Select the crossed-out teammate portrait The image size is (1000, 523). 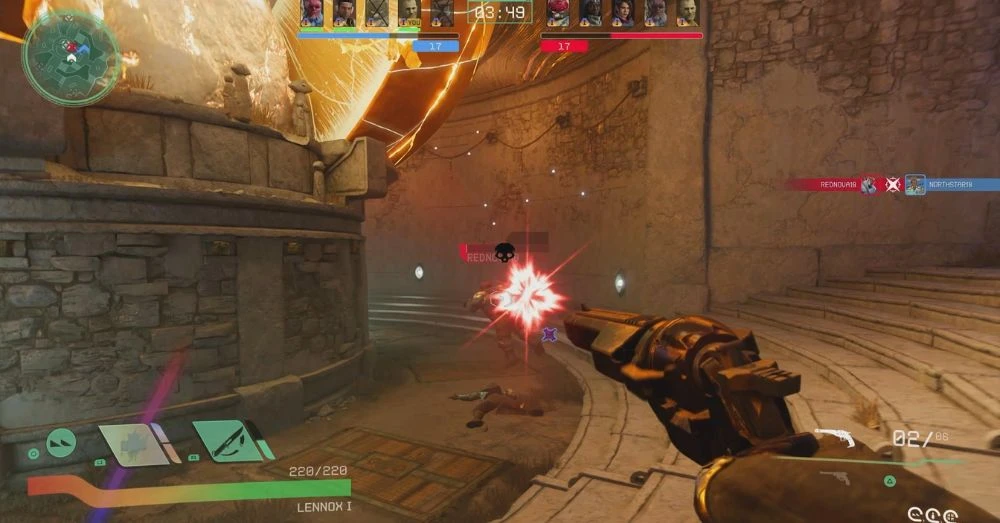point(376,13)
